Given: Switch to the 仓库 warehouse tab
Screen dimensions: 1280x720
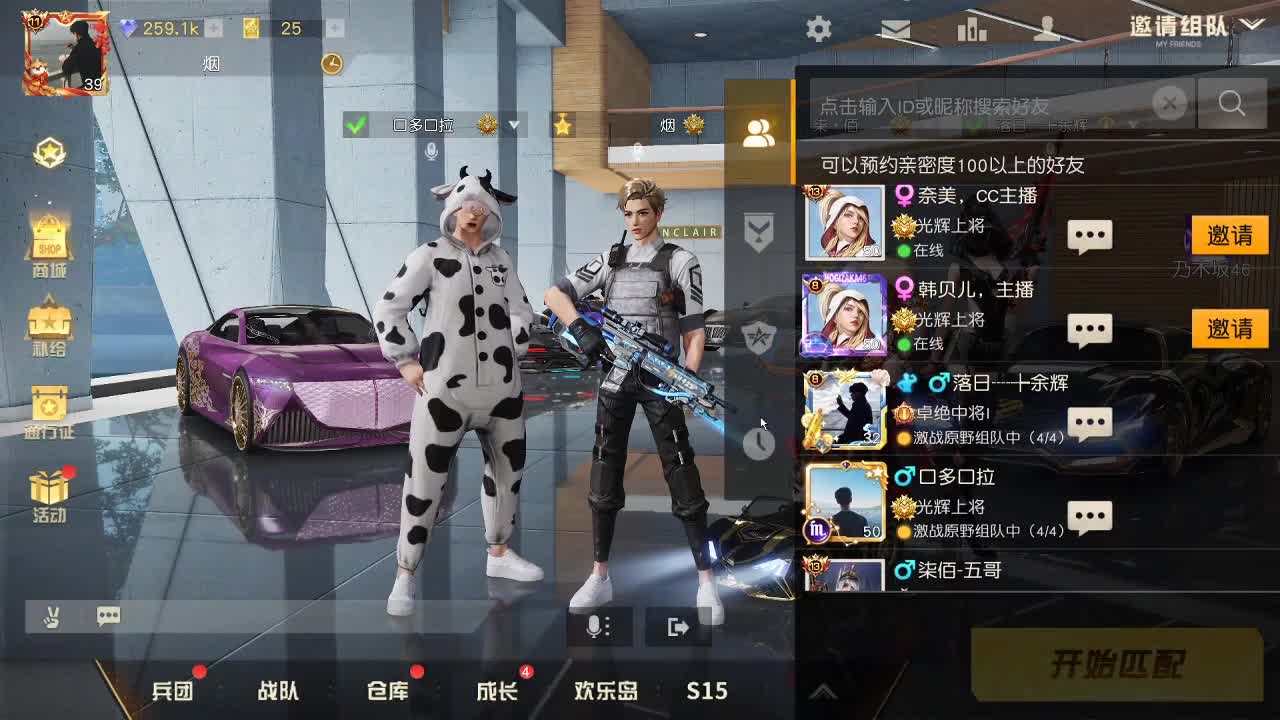Looking at the screenshot, I should click(x=389, y=690).
